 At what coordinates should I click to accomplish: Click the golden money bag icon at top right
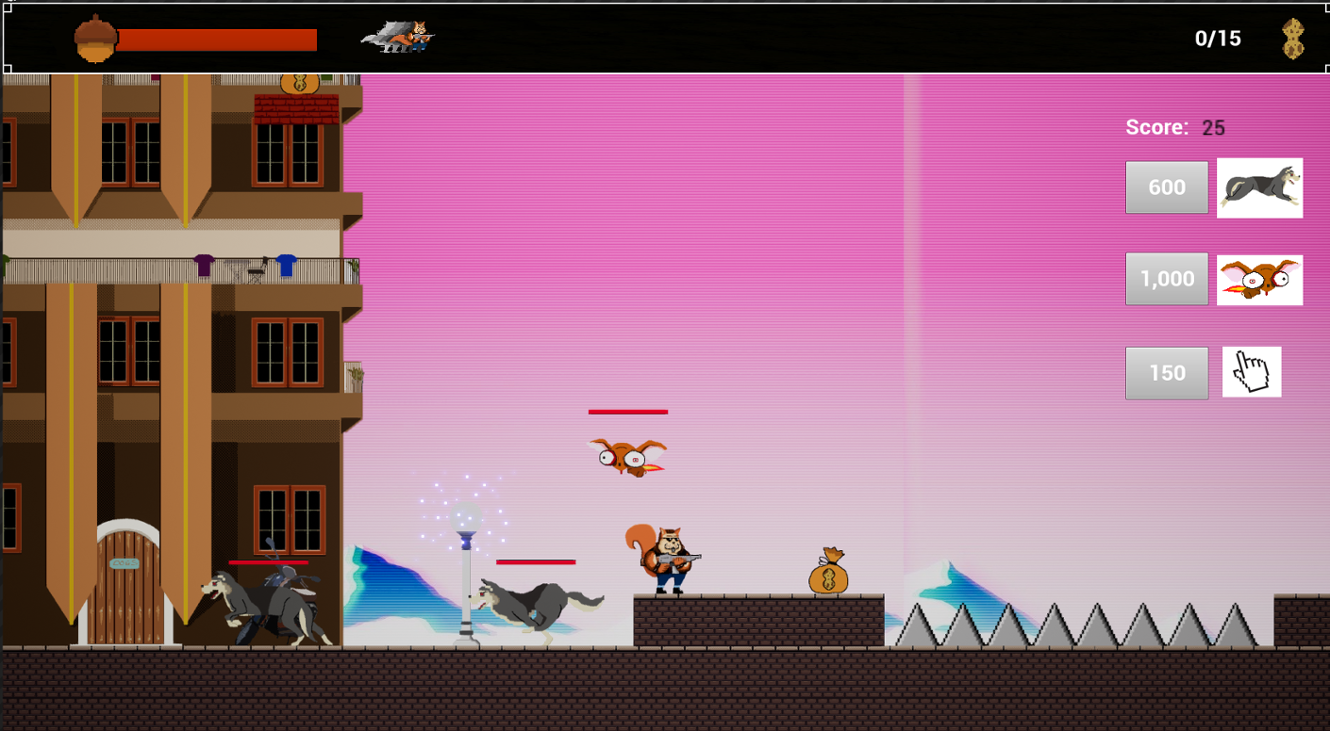point(1292,38)
